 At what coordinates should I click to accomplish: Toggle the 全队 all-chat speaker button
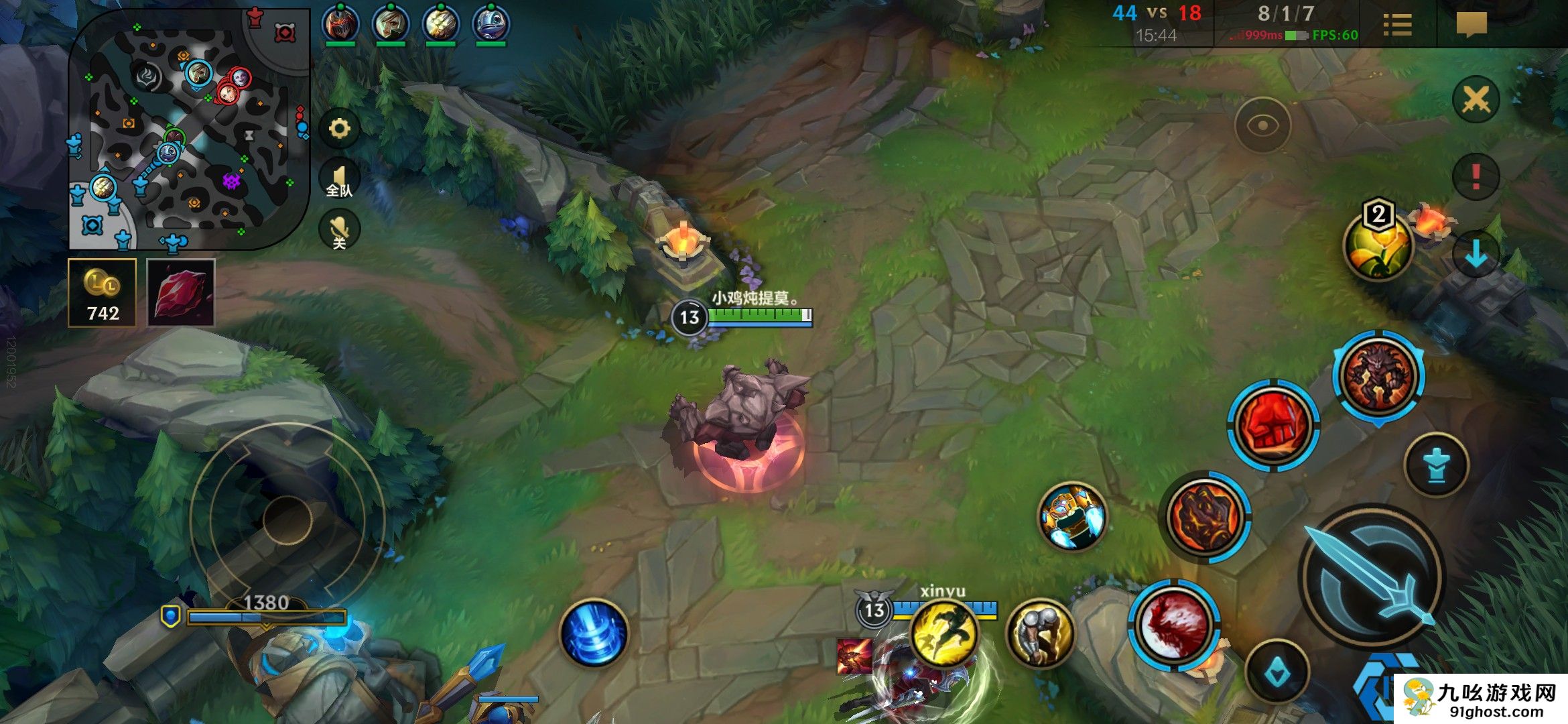tap(339, 180)
